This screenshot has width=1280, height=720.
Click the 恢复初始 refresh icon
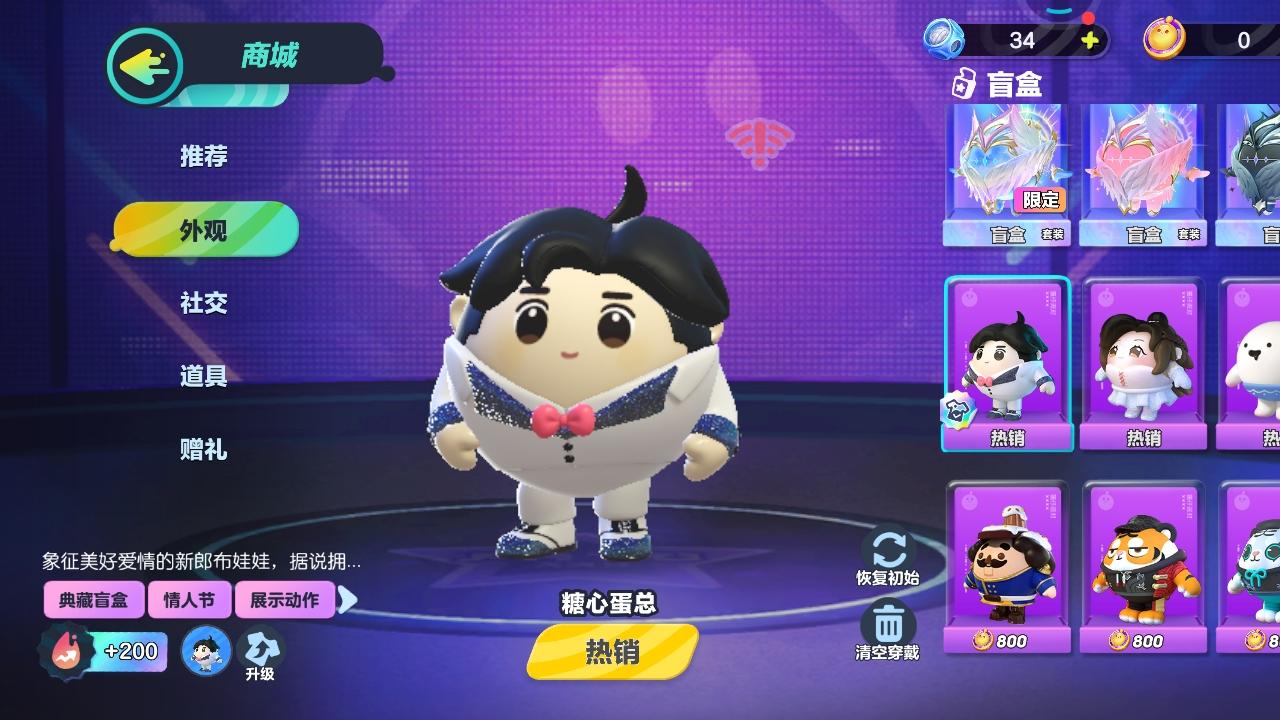click(x=888, y=547)
